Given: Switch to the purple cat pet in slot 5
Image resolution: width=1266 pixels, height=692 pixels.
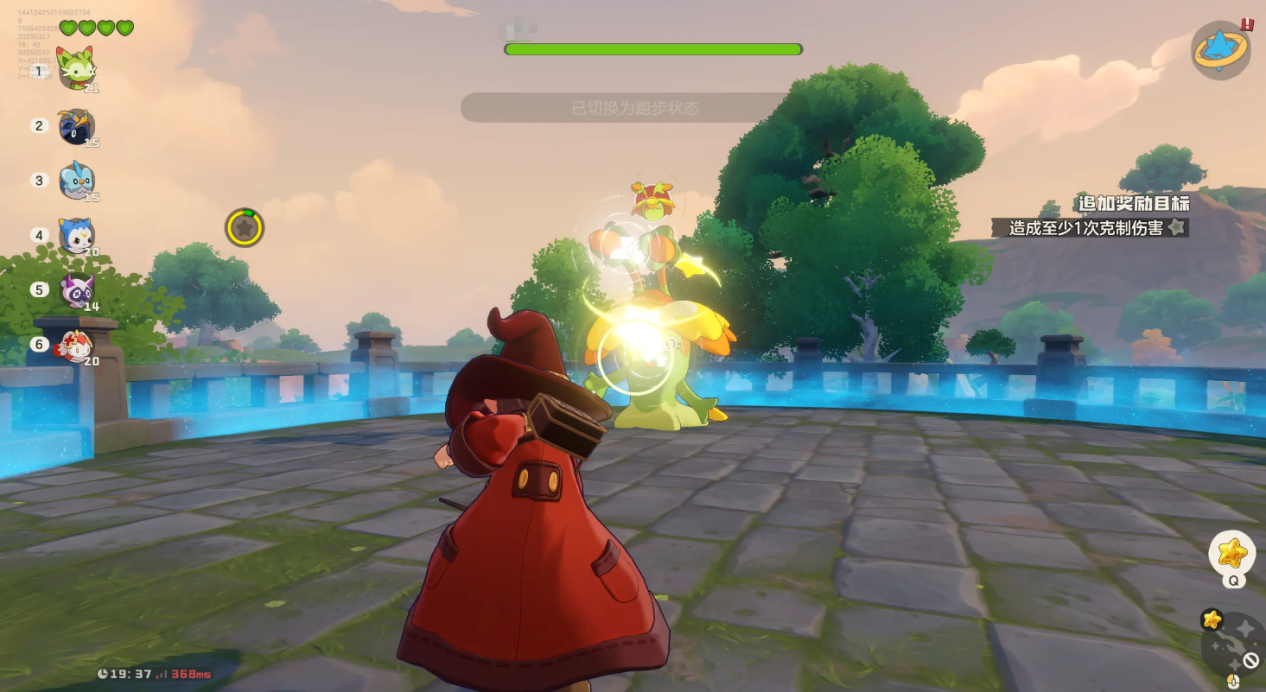Looking at the screenshot, I should [77, 290].
